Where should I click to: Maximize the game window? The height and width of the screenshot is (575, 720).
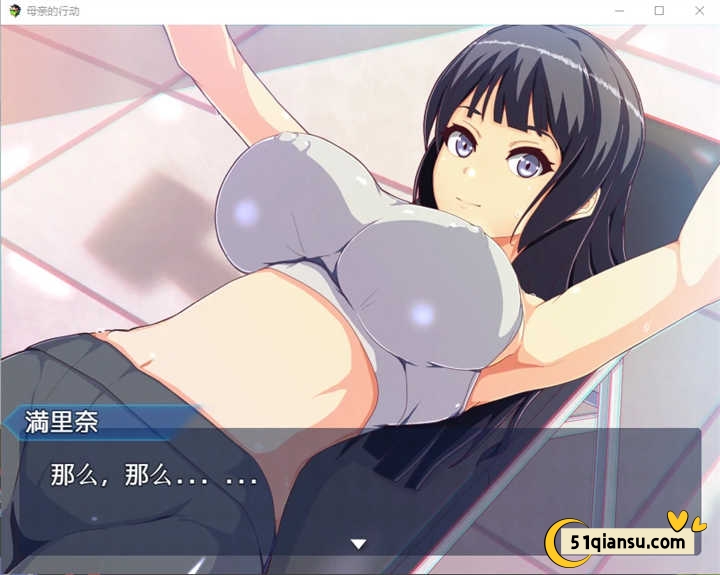point(659,11)
